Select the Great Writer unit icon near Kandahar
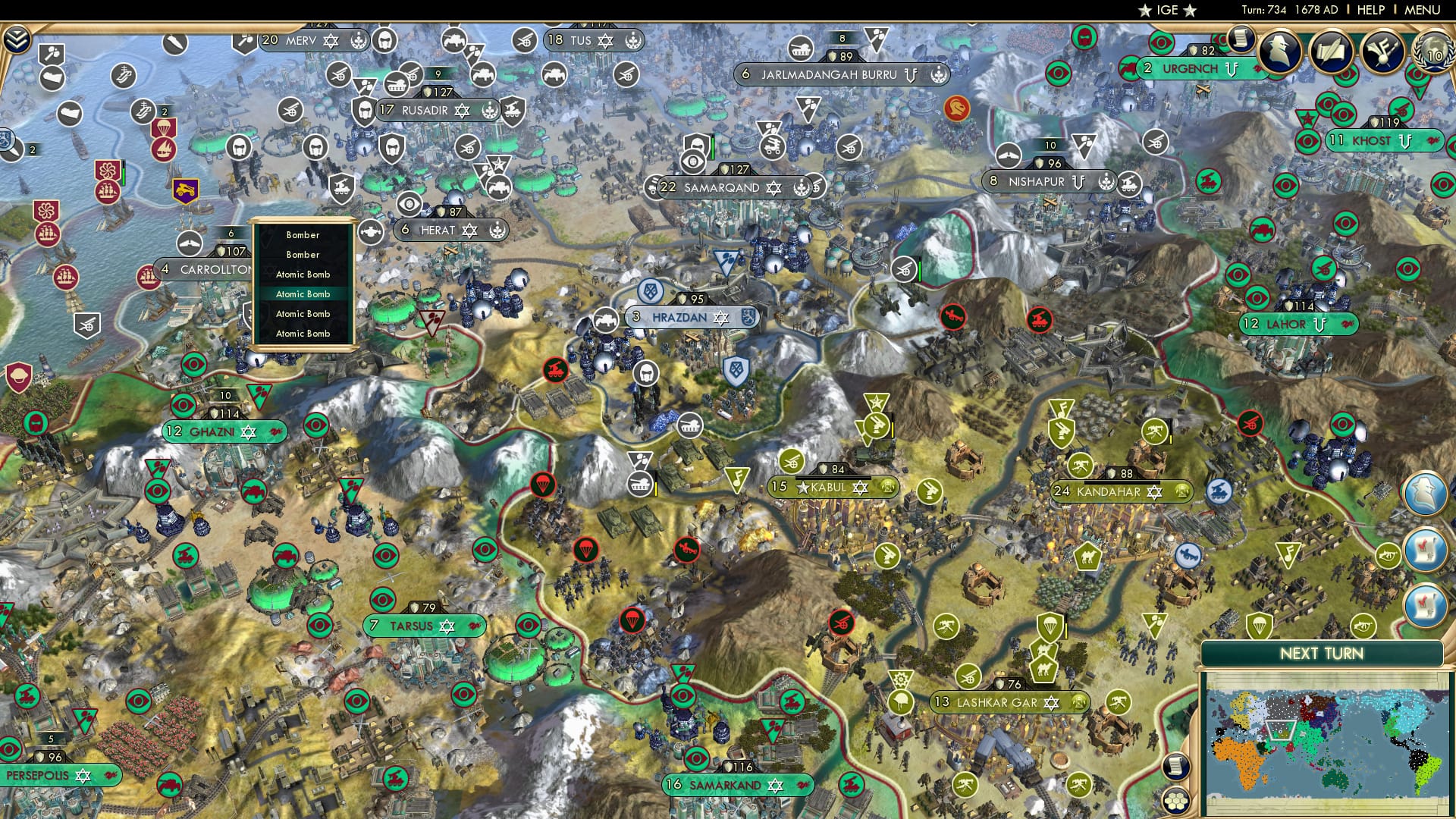 pyautogui.click(x=1062, y=408)
